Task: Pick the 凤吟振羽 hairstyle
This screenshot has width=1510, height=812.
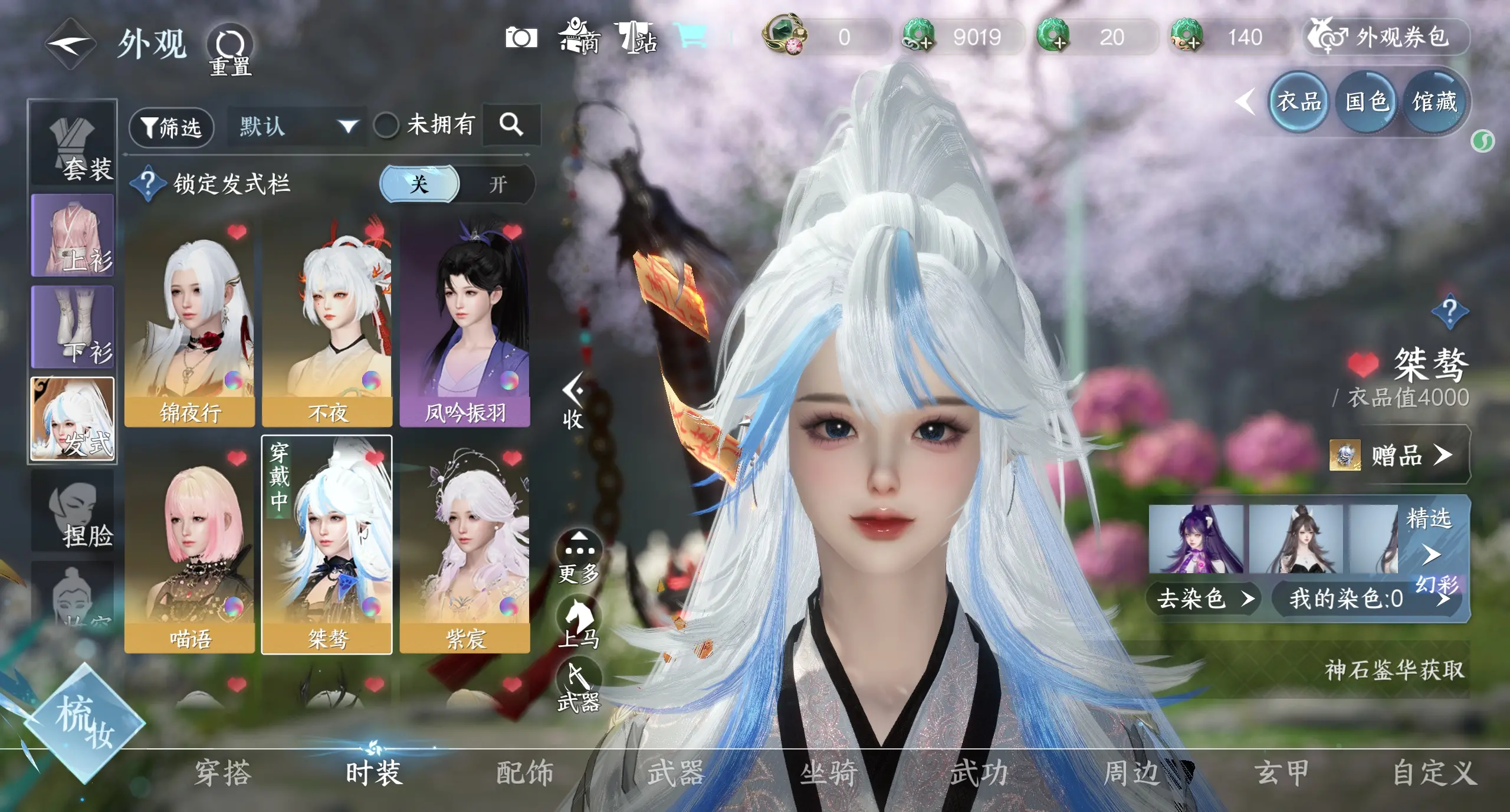Action: coord(465,324)
